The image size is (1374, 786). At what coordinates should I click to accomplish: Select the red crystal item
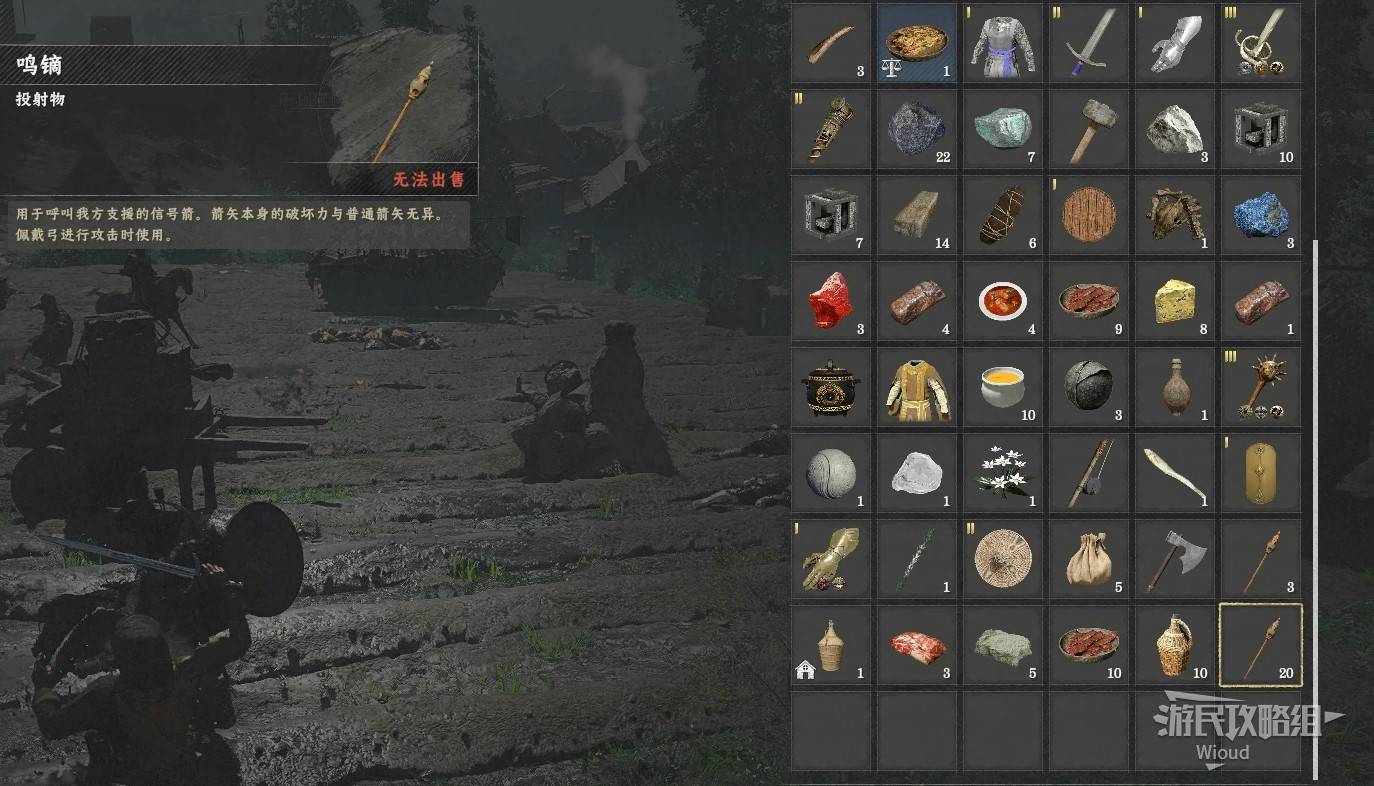[831, 301]
